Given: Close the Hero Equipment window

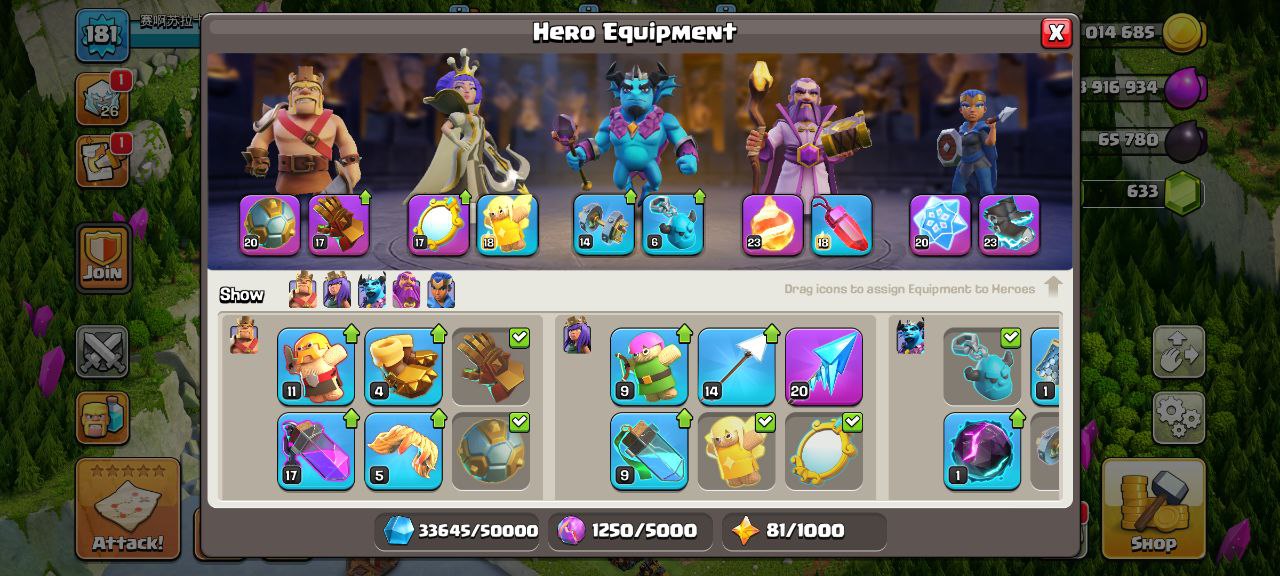Looking at the screenshot, I should (1055, 33).
